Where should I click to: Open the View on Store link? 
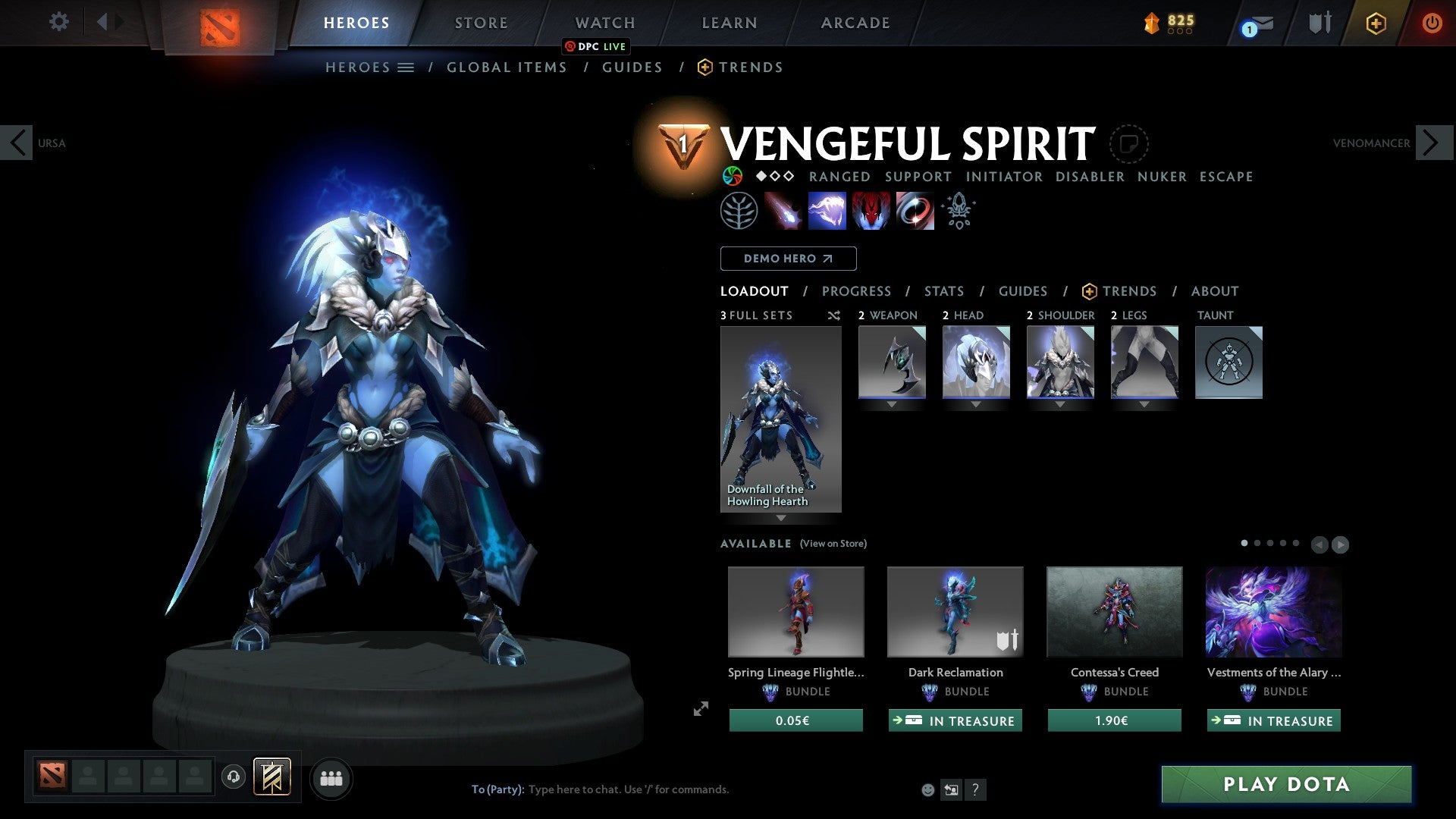(x=833, y=544)
